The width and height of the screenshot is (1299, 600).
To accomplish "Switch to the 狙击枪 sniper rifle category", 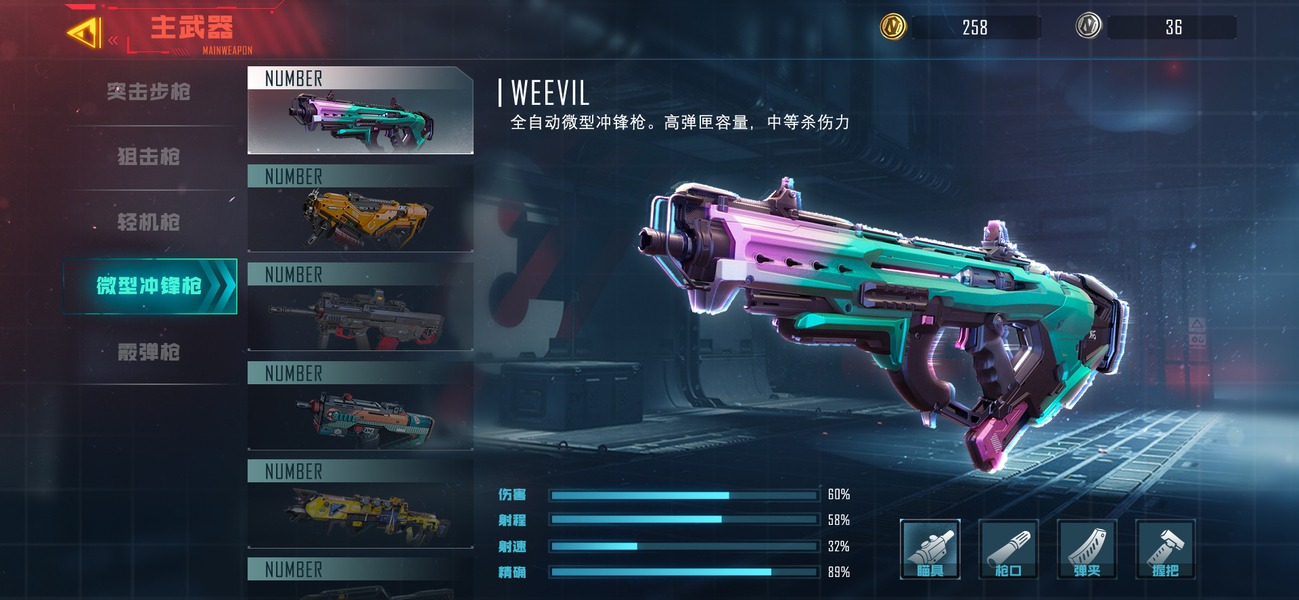I will point(149,157).
